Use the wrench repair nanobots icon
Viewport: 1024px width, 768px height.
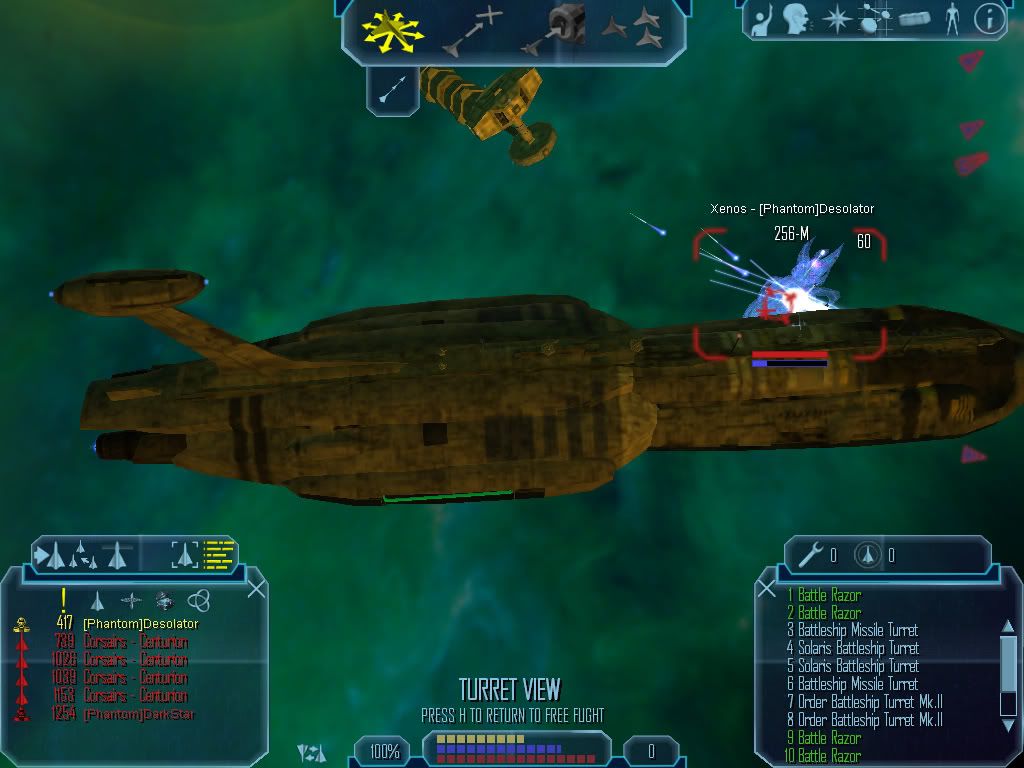click(x=816, y=555)
